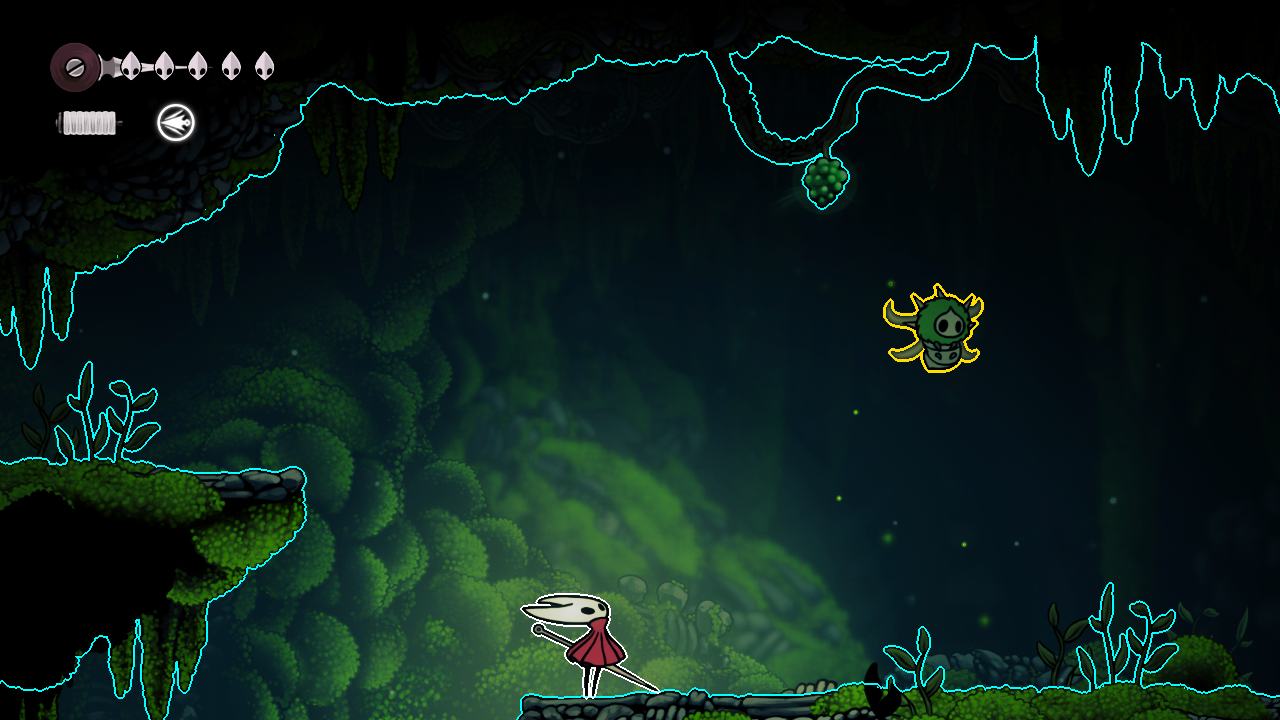
Task: Select the circled cloak tool icon
Action: pyautogui.click(x=175, y=122)
